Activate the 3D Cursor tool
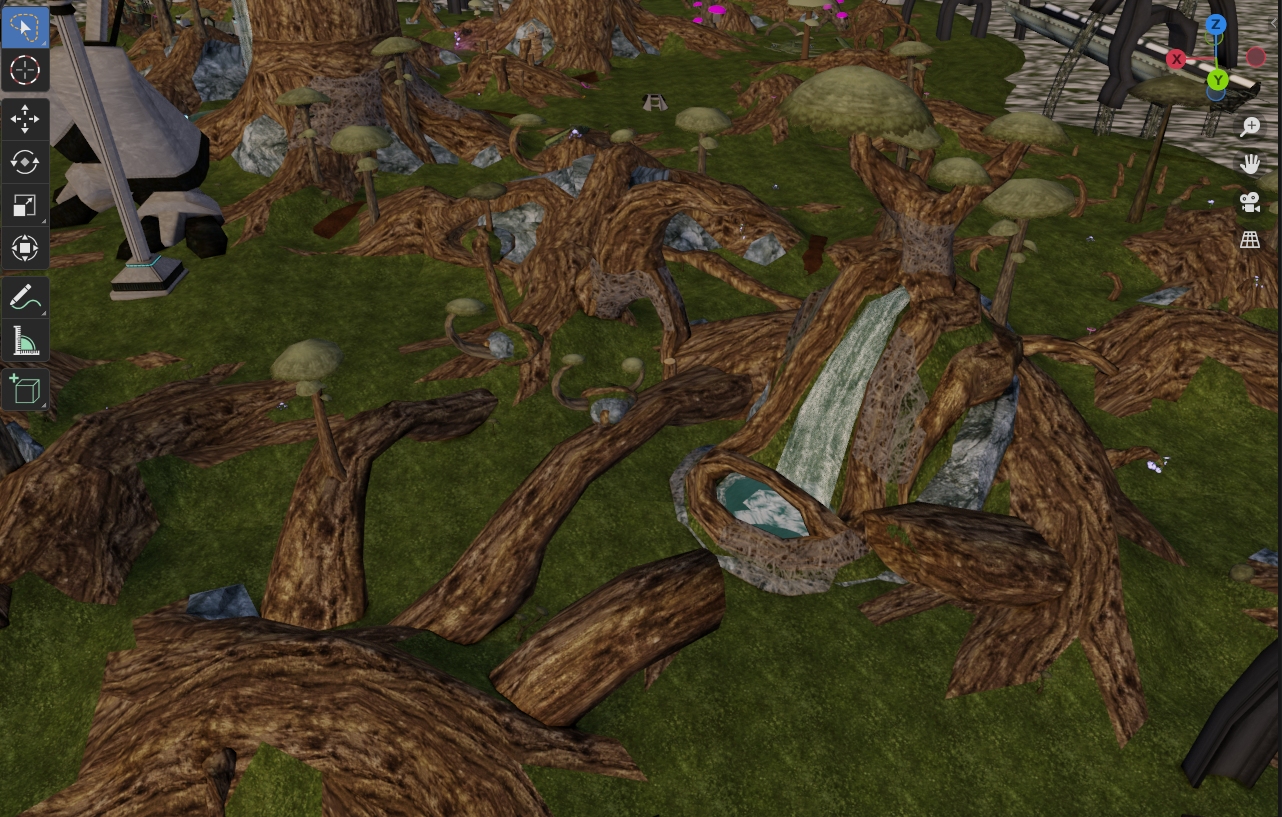The image size is (1282, 817). pyautogui.click(x=24, y=70)
